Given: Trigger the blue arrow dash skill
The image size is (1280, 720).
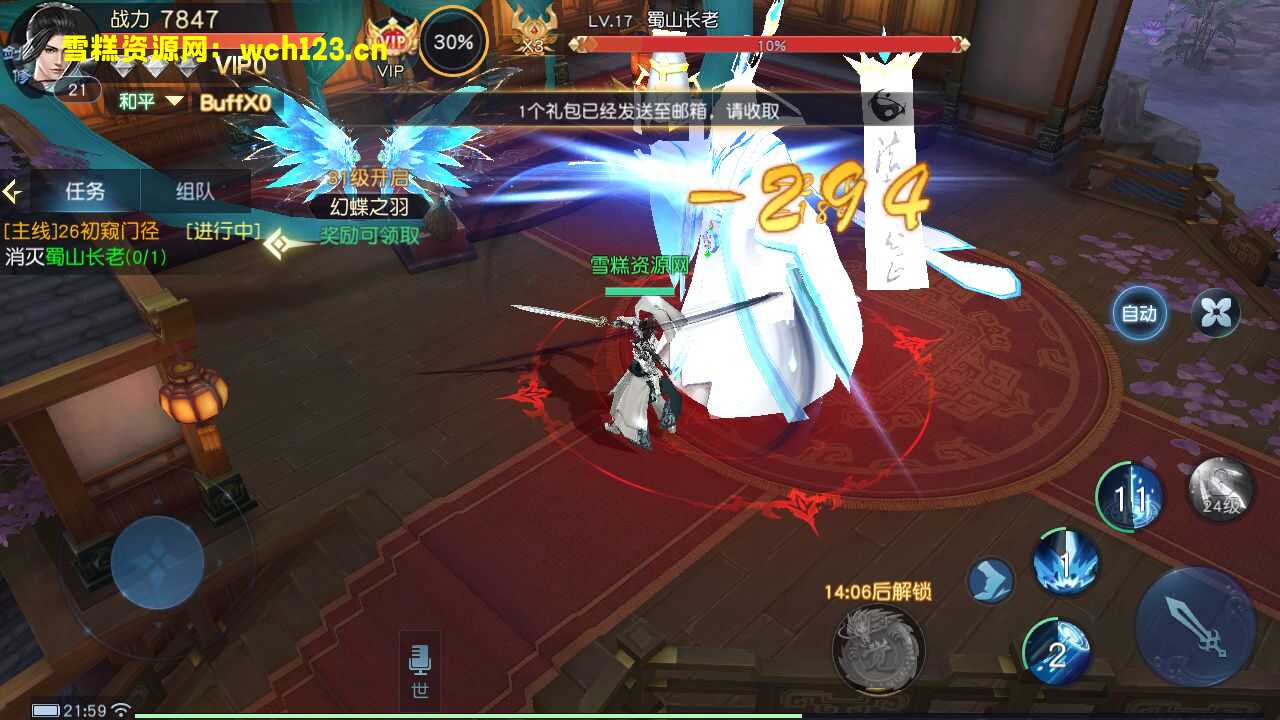Looking at the screenshot, I should coord(990,580).
